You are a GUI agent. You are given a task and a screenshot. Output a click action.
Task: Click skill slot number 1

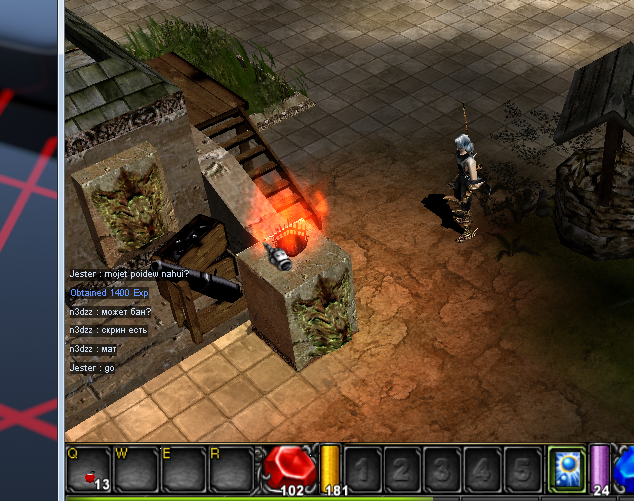tap(364, 468)
